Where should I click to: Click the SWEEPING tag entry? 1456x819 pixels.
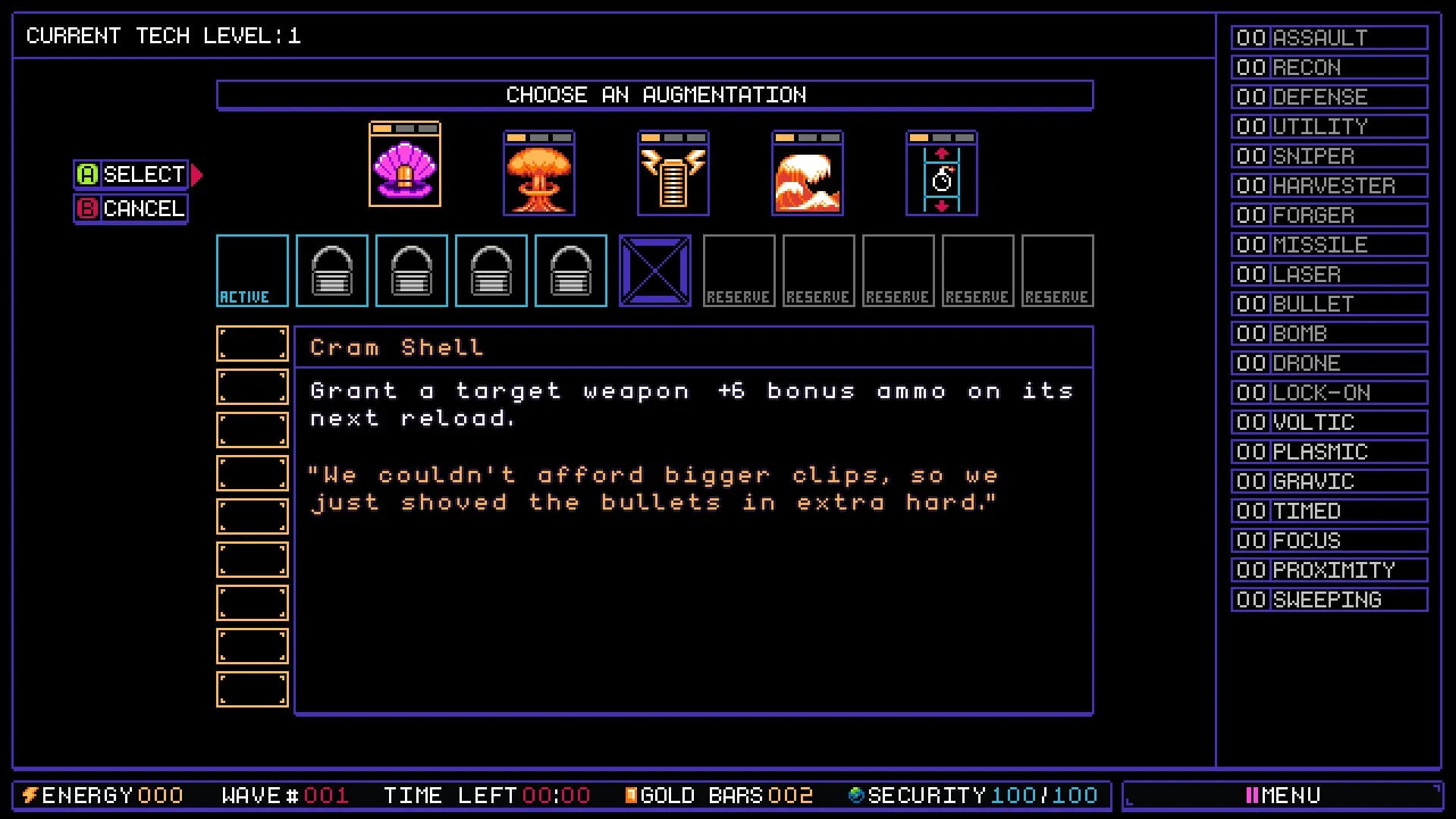pos(1329,600)
